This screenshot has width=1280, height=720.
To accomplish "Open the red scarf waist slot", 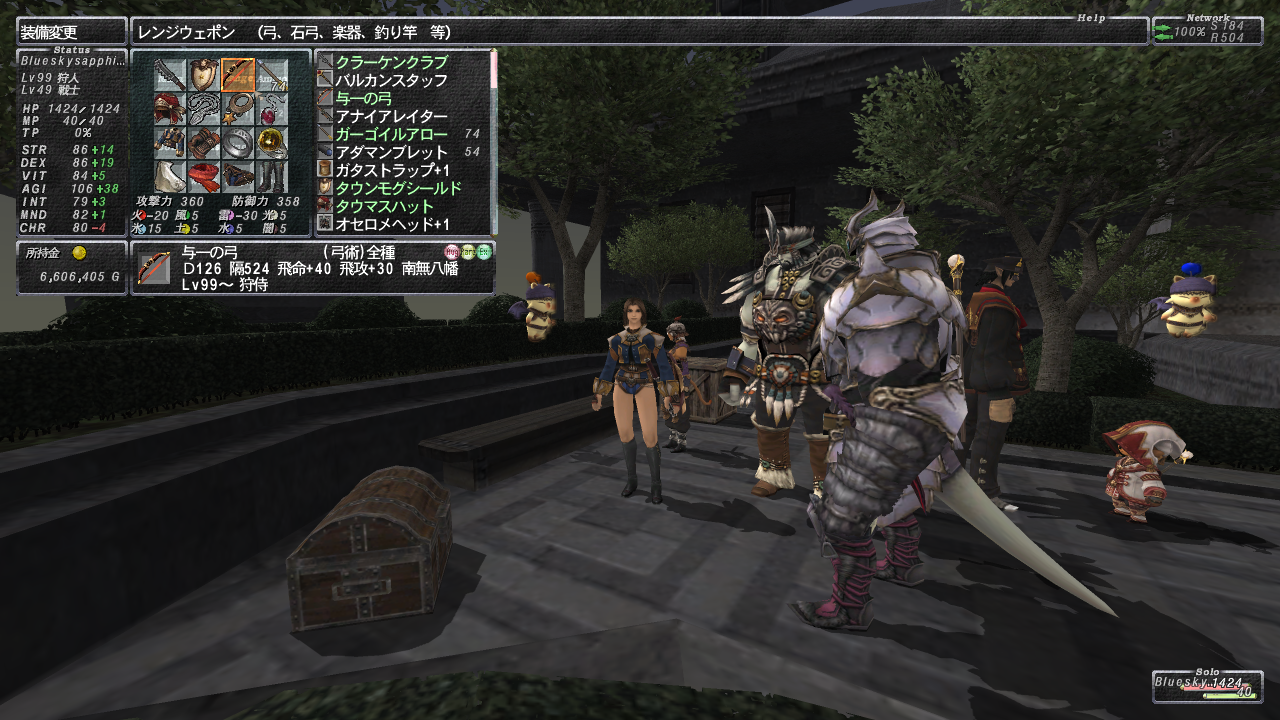I will [x=204, y=177].
